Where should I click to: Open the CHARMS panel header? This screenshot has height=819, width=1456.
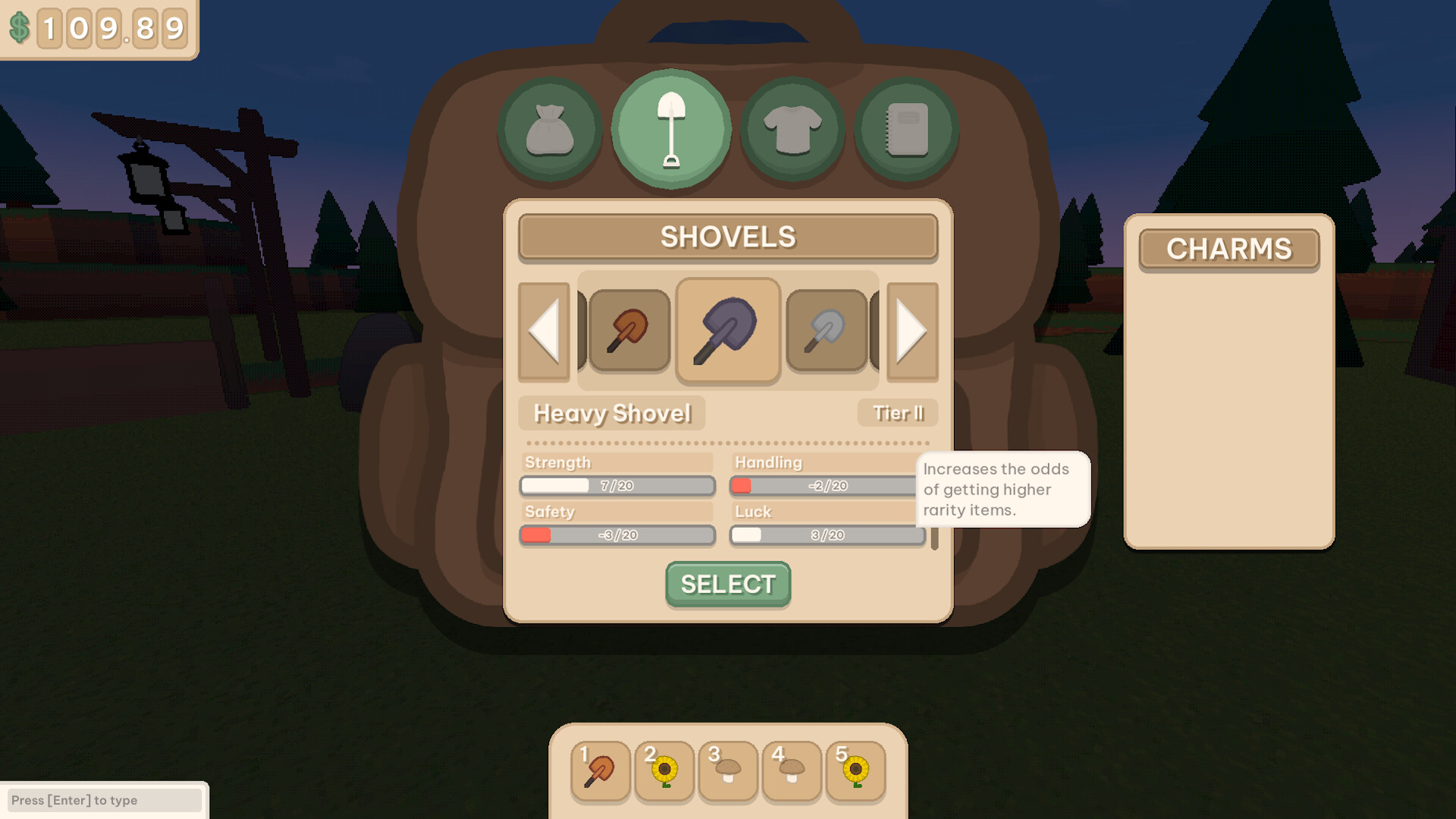[1228, 249]
